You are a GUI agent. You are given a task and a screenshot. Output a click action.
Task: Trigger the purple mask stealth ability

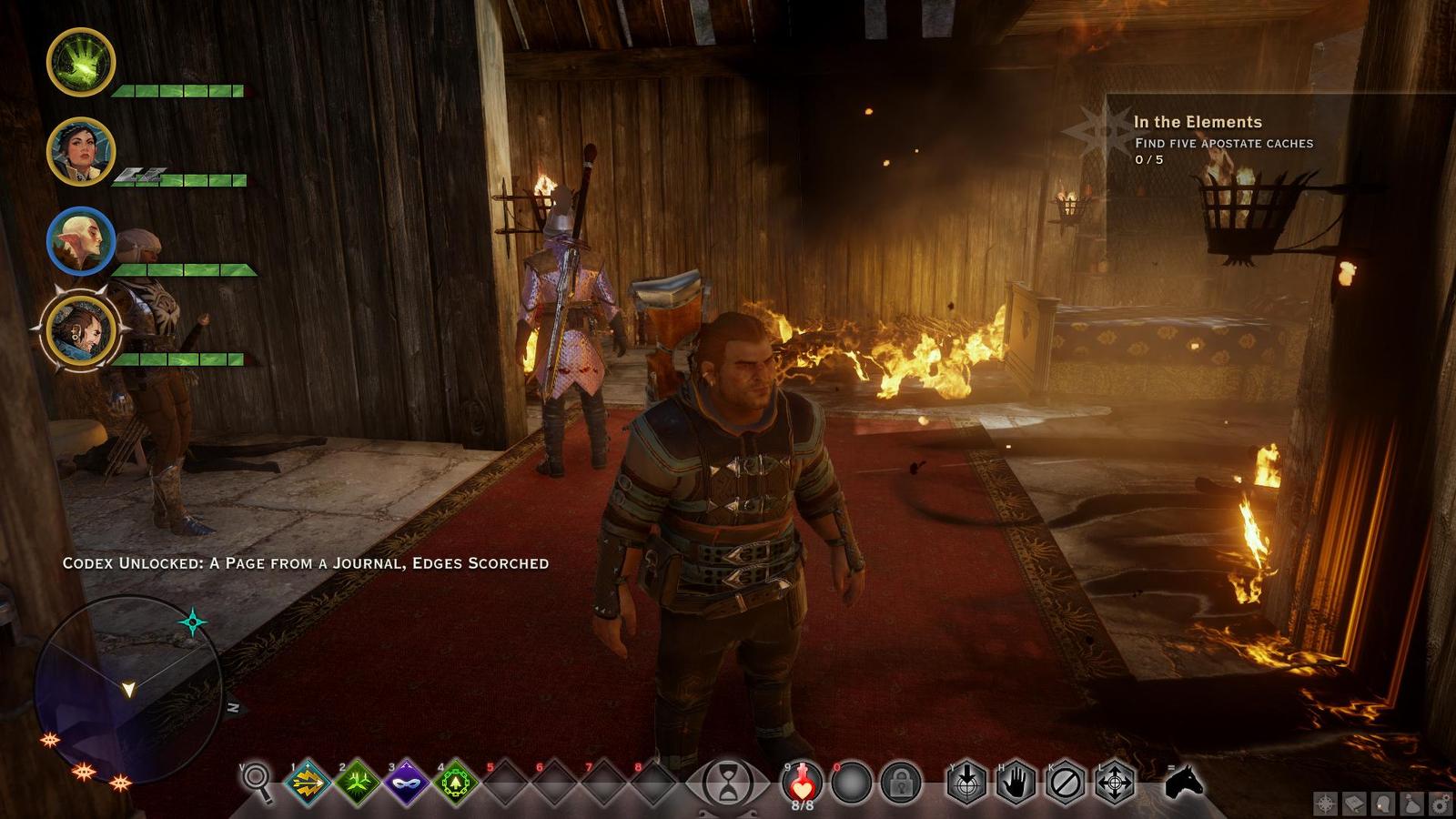pos(406,782)
